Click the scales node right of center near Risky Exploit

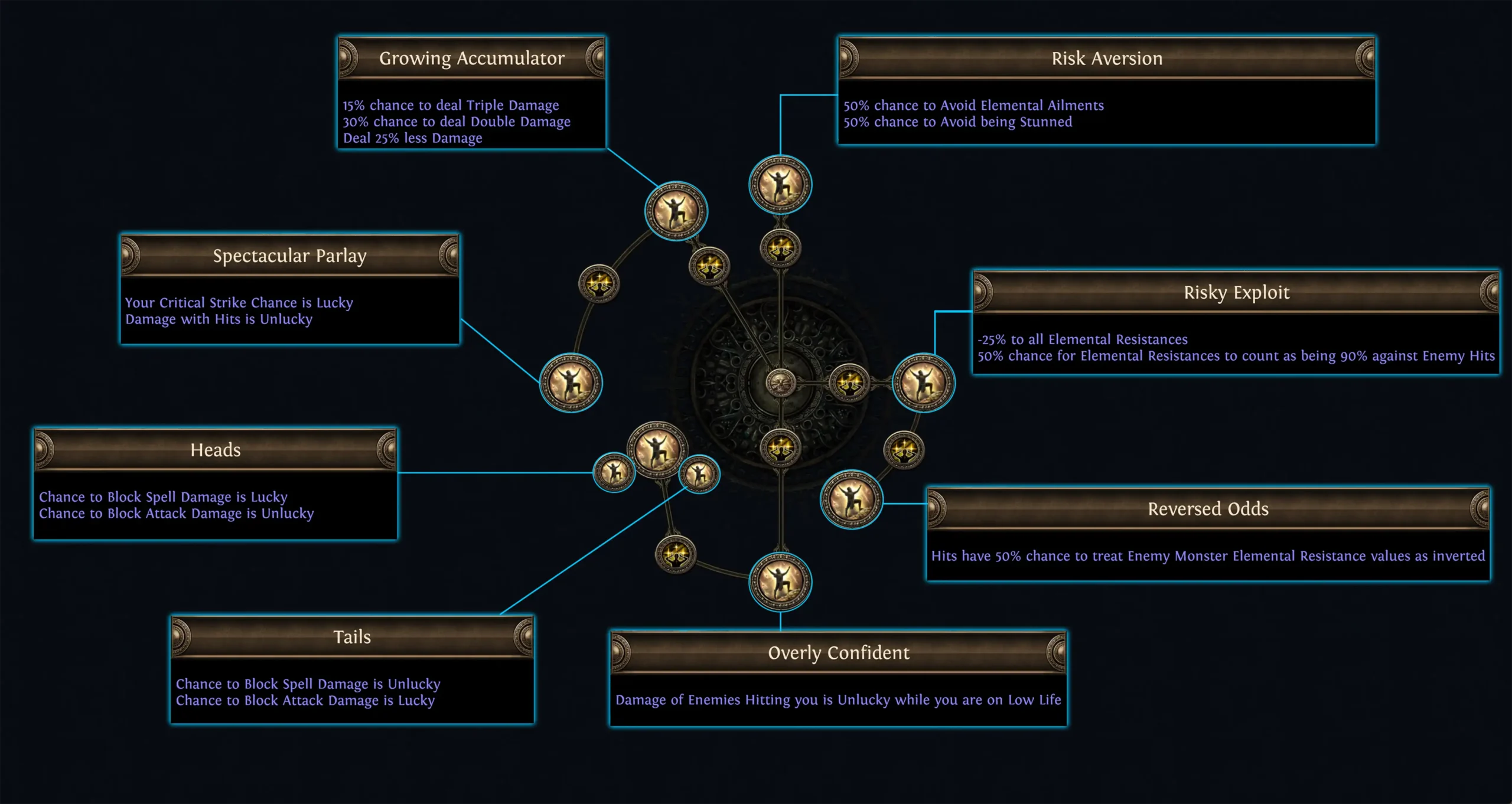(x=850, y=383)
